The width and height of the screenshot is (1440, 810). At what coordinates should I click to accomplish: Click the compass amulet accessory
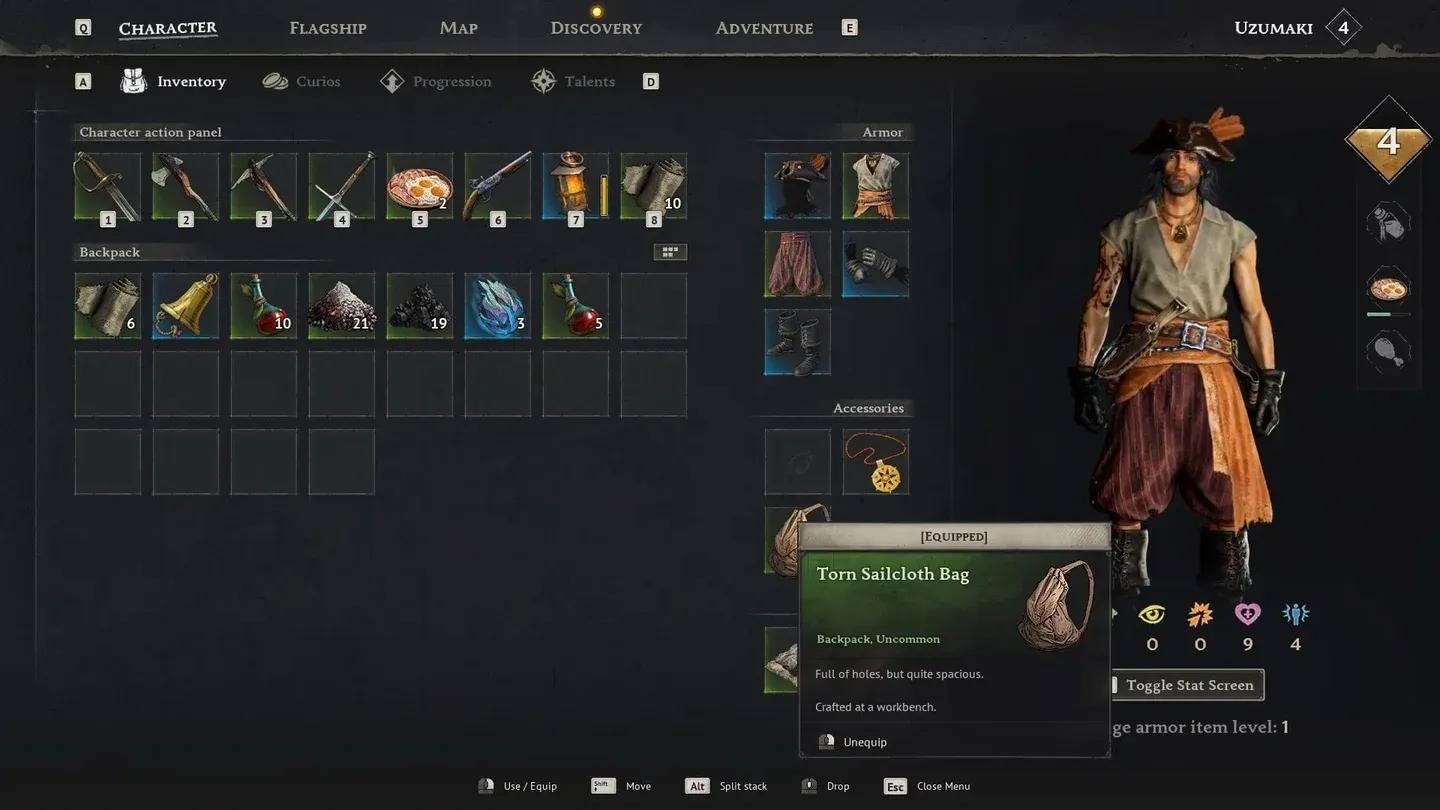point(876,461)
